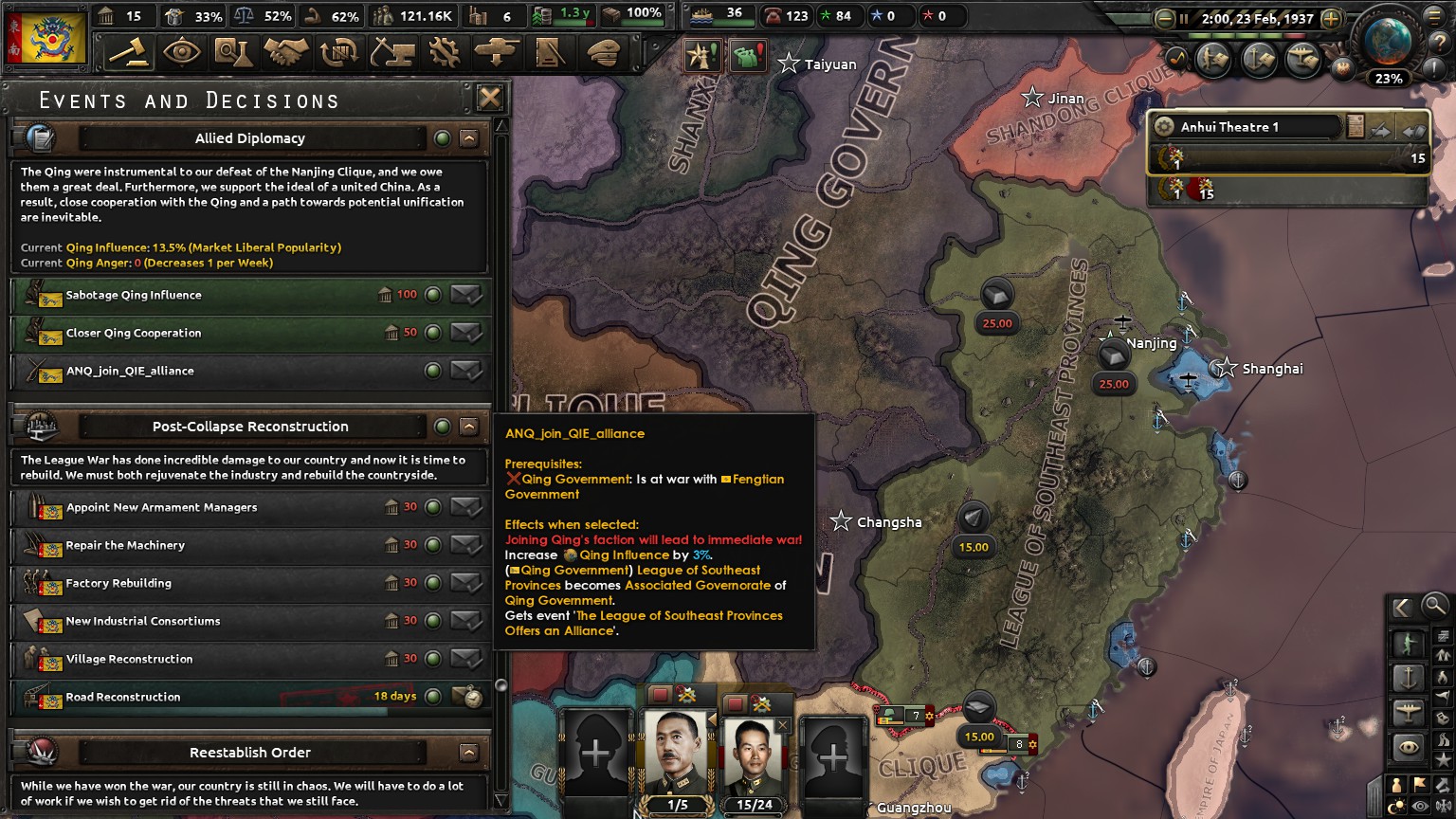
Task: Open the Research tab flask icon
Action: tap(233, 52)
